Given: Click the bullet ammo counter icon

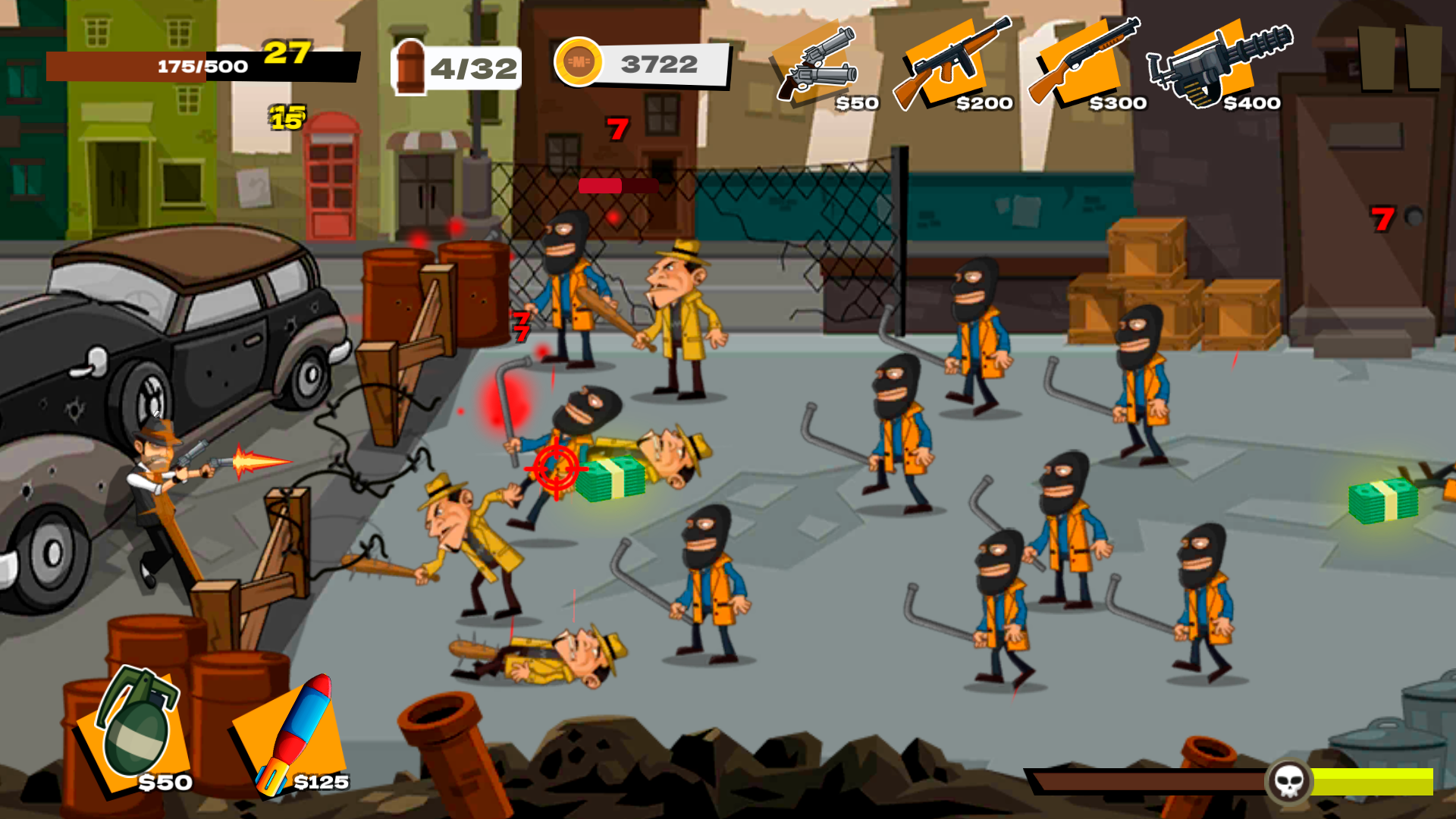Looking at the screenshot, I should coord(409,67).
